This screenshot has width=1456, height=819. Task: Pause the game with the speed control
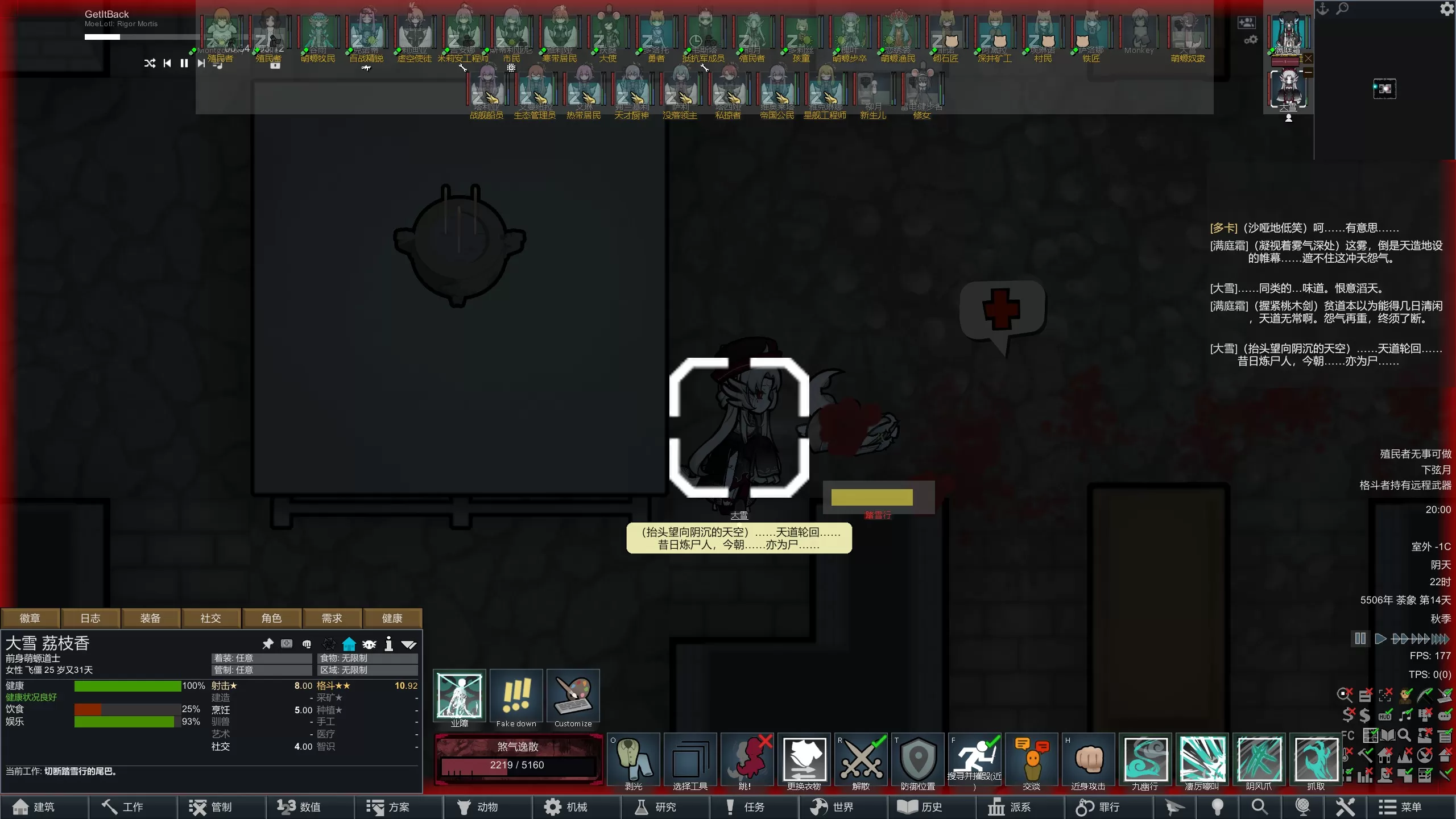(1360, 639)
